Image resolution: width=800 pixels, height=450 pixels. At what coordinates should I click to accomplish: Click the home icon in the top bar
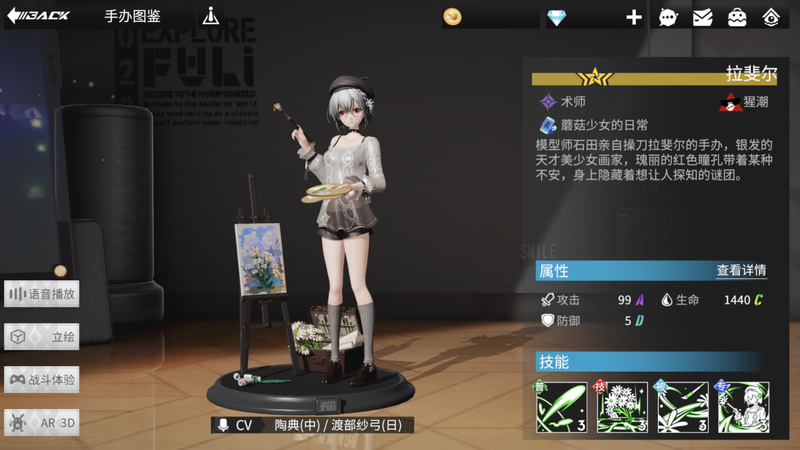coord(771,17)
